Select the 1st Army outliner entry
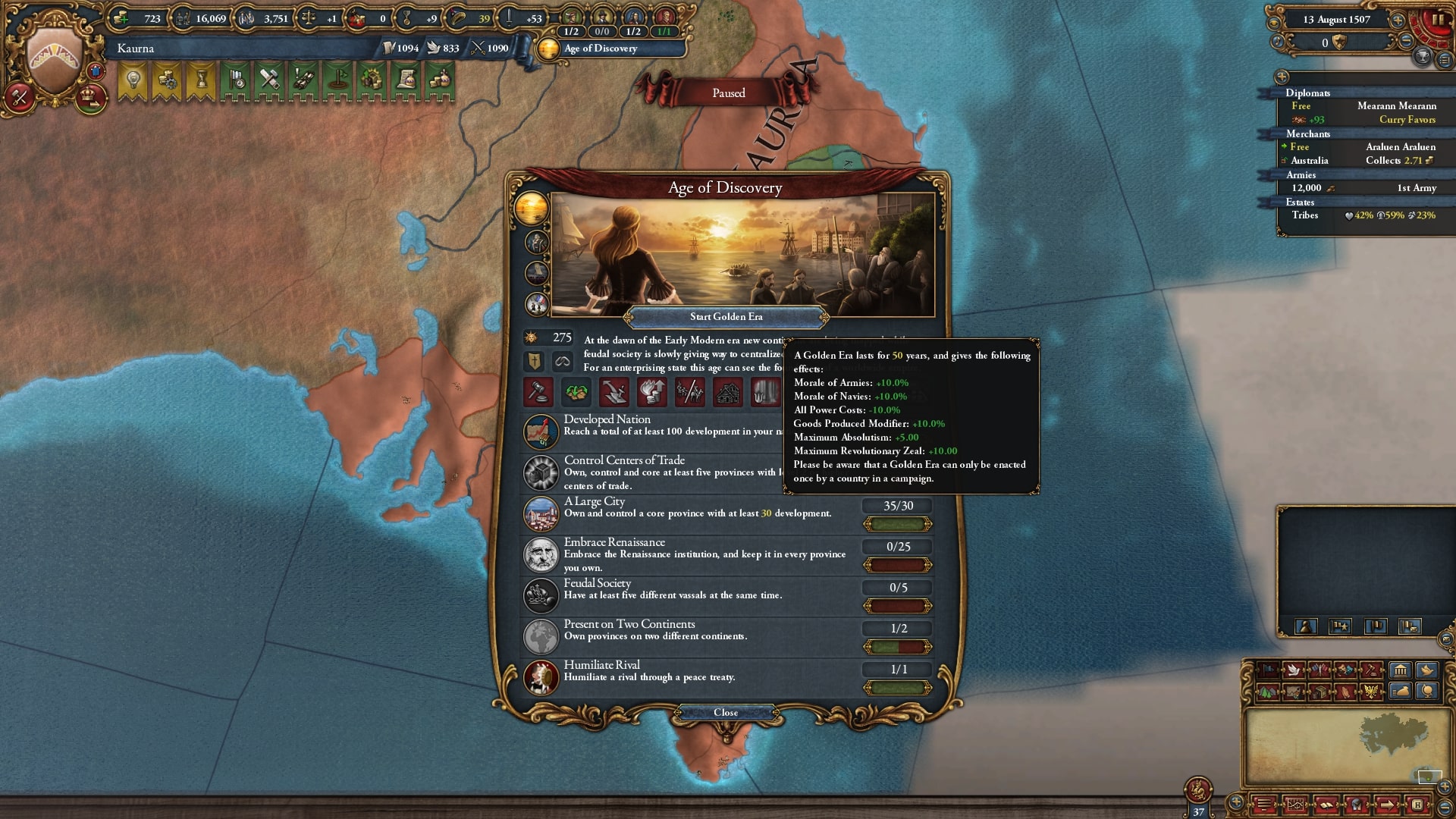The width and height of the screenshot is (1456, 819). 1363,188
